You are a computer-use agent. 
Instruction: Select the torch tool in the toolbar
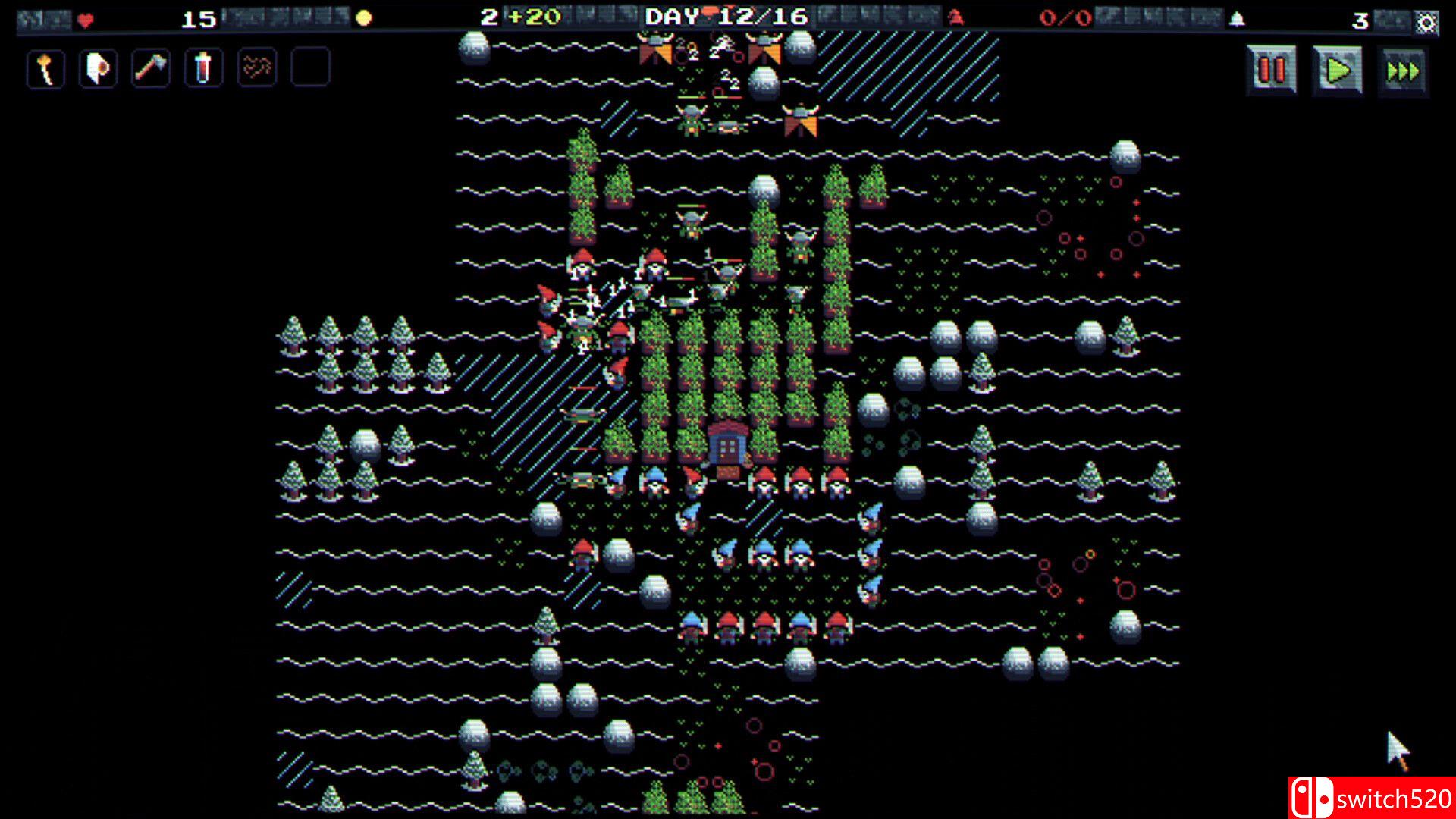pos(45,69)
